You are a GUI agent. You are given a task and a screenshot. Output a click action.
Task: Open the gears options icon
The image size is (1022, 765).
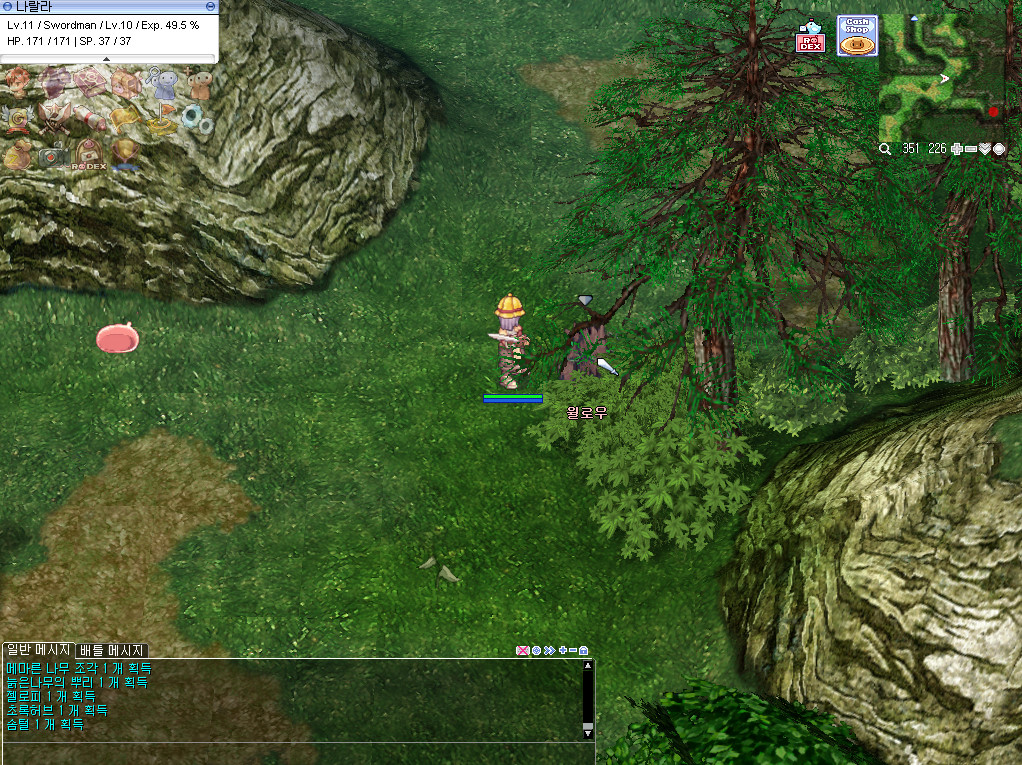point(198,119)
